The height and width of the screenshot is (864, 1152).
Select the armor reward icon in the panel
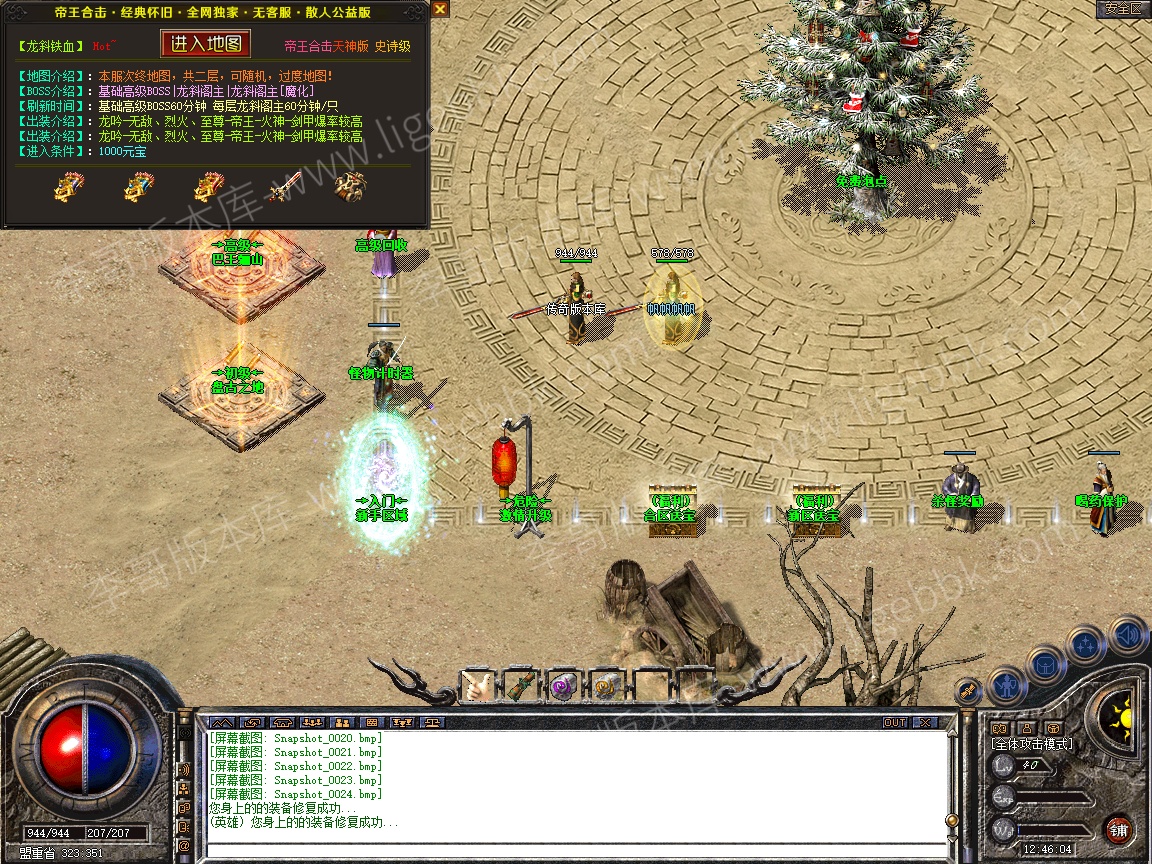350,186
